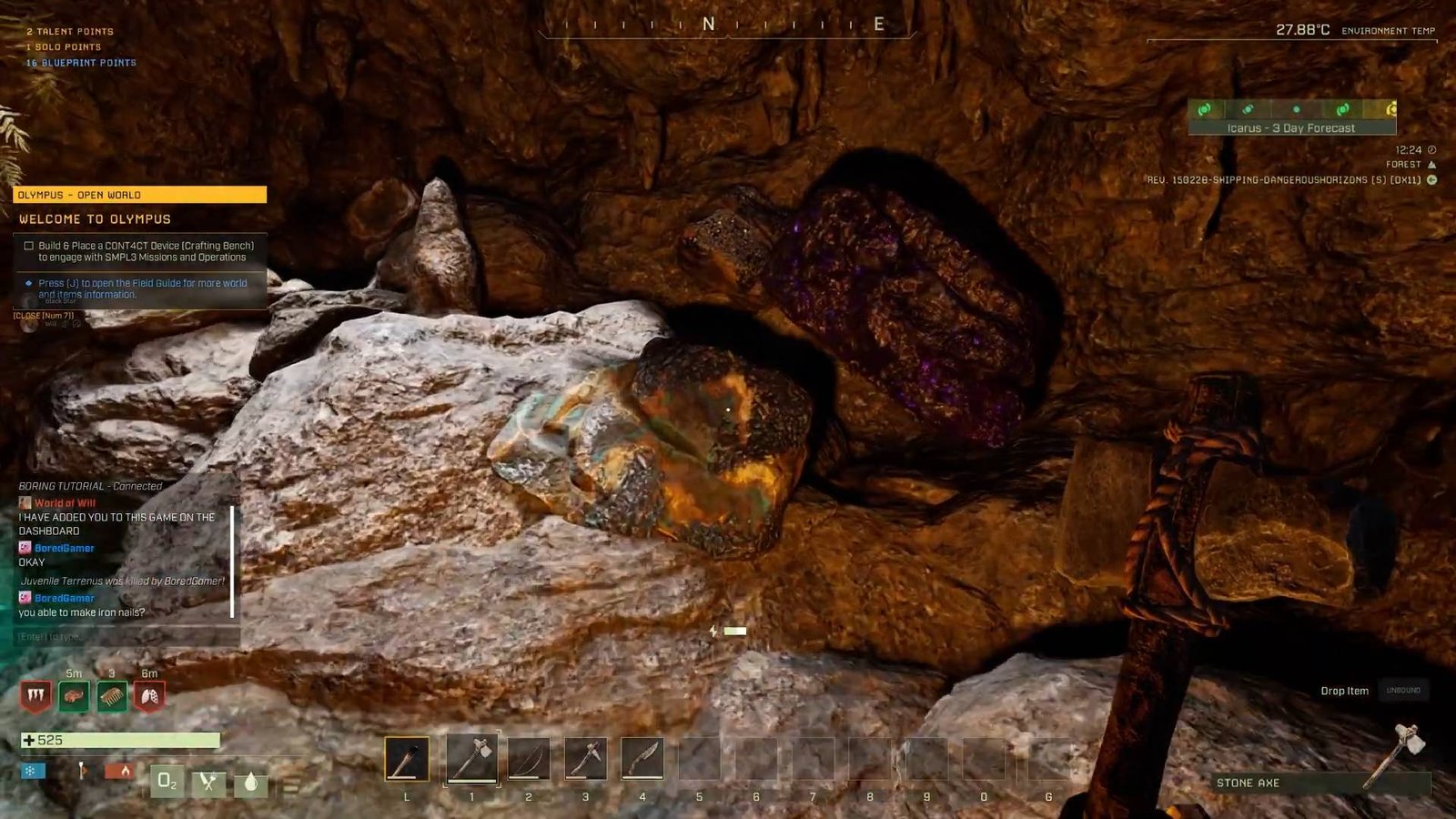1456x819 pixels.
Task: Inspect the cooked meat food buff
Action: click(x=74, y=697)
